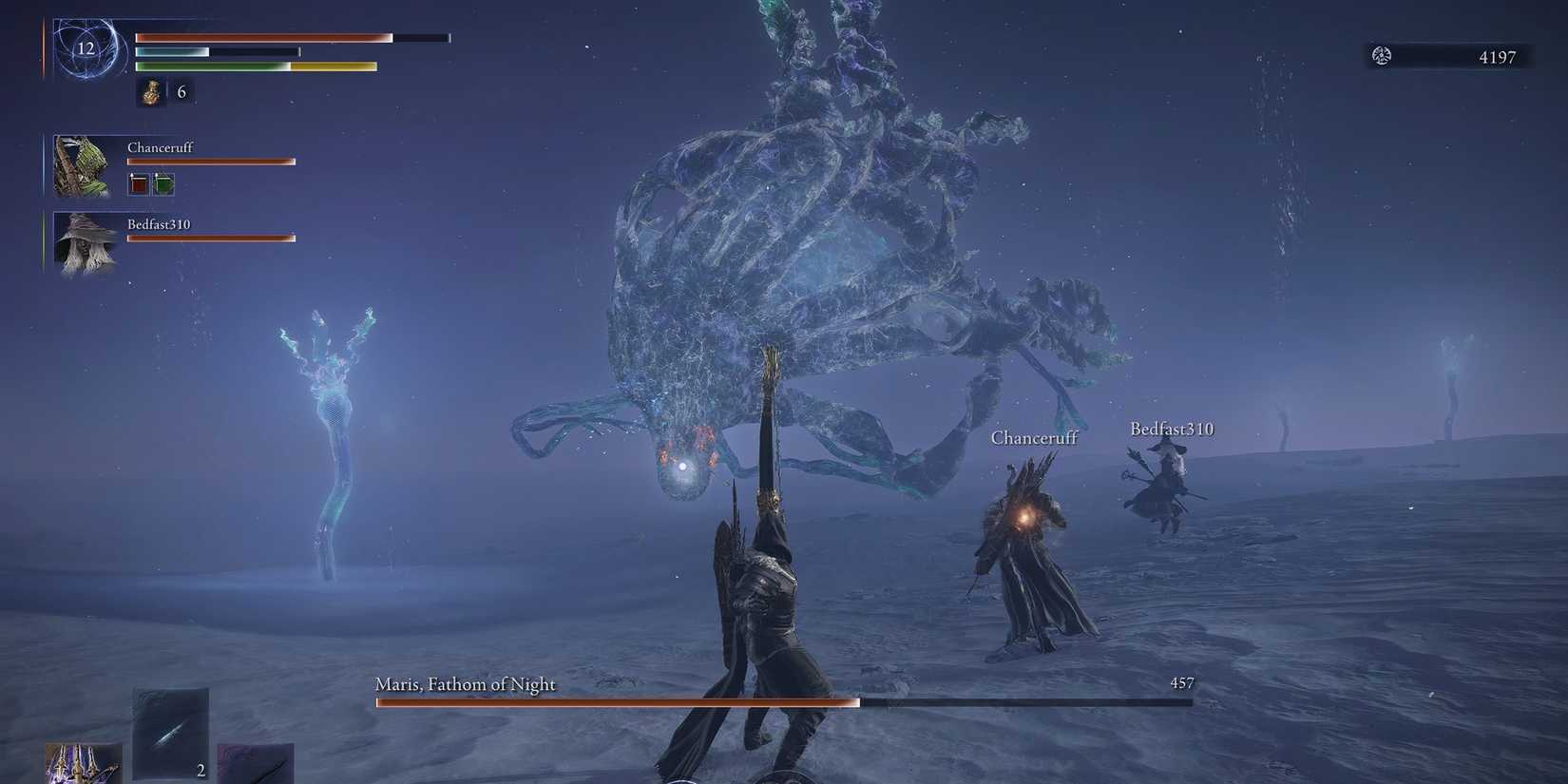Select Chanceruff's red flask icon

(138, 184)
